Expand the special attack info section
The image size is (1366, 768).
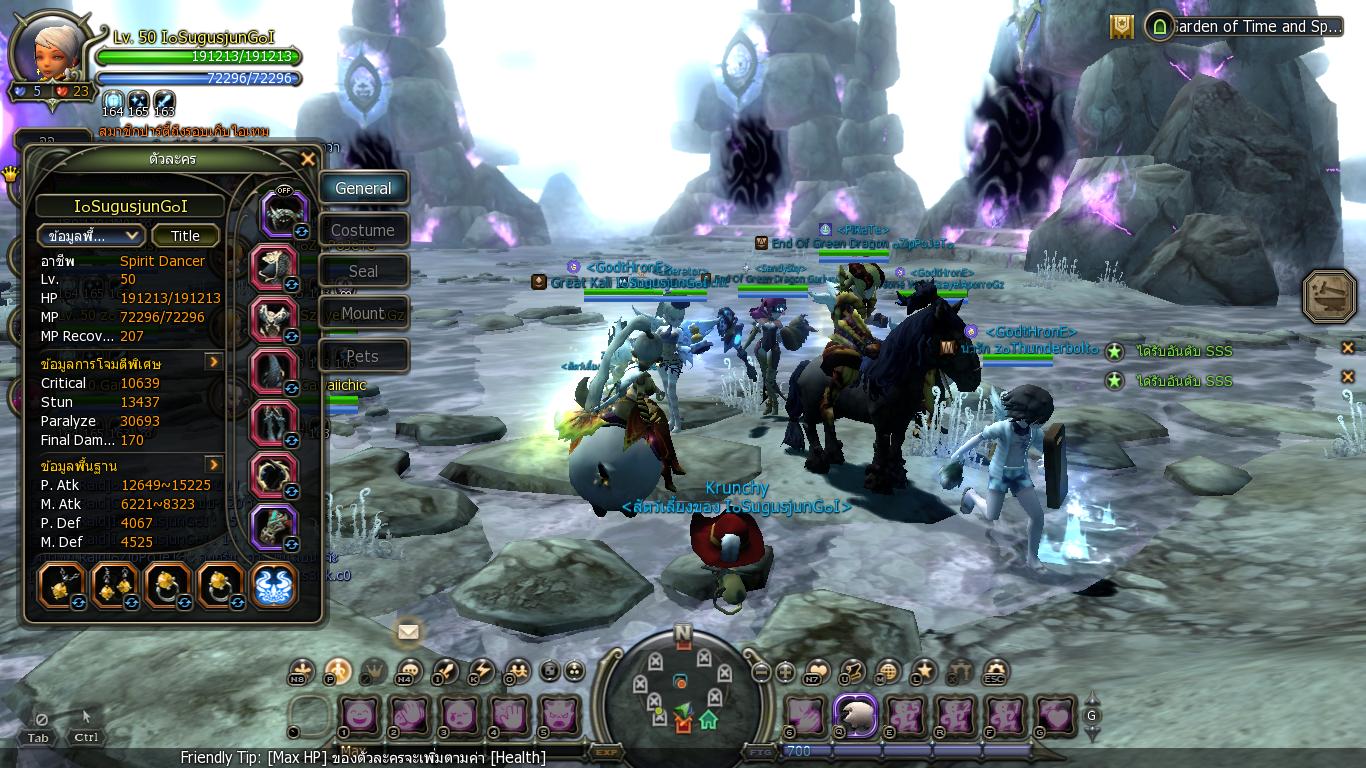coord(214,362)
